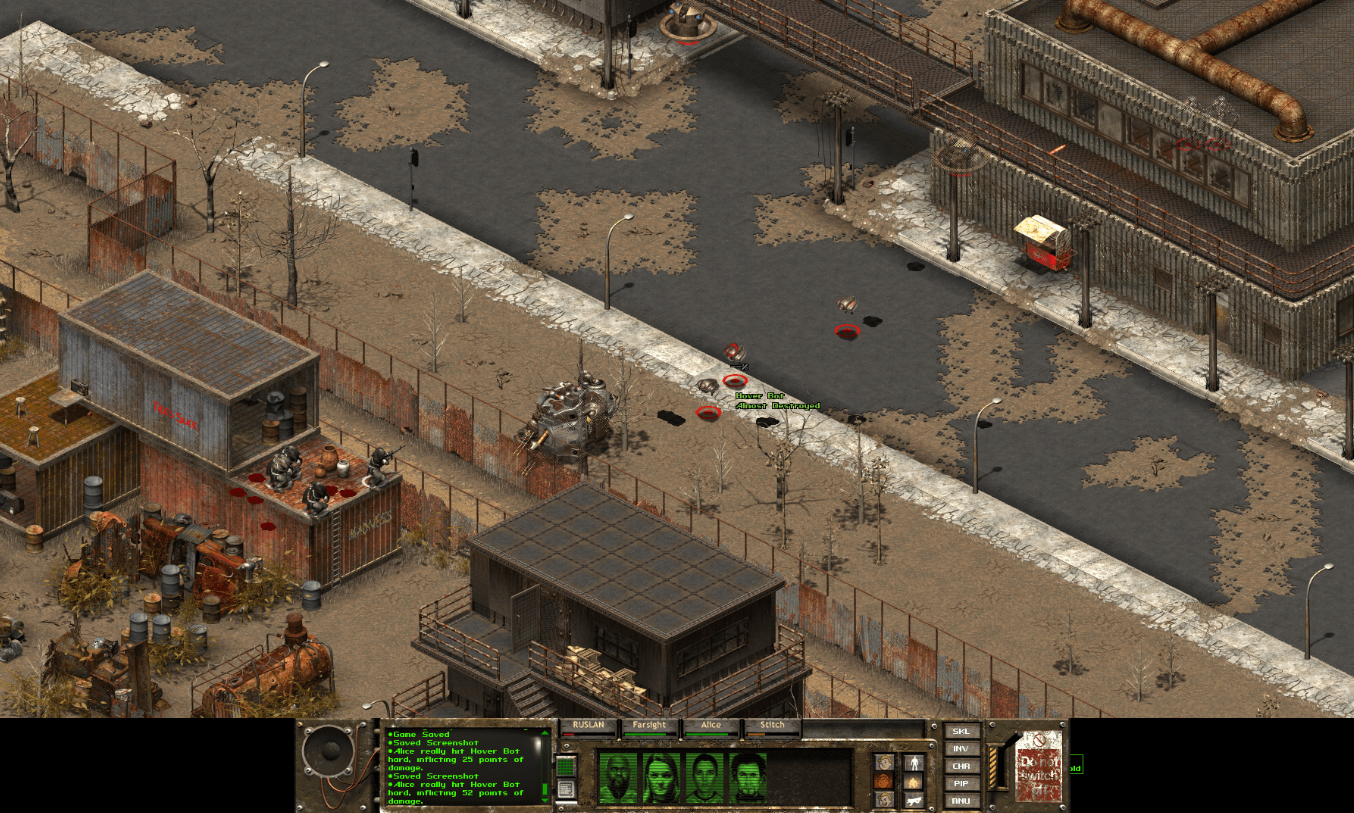Click the top Vault Boy behavior mode icon
The width and height of the screenshot is (1354, 813).
pyautogui.click(x=885, y=762)
